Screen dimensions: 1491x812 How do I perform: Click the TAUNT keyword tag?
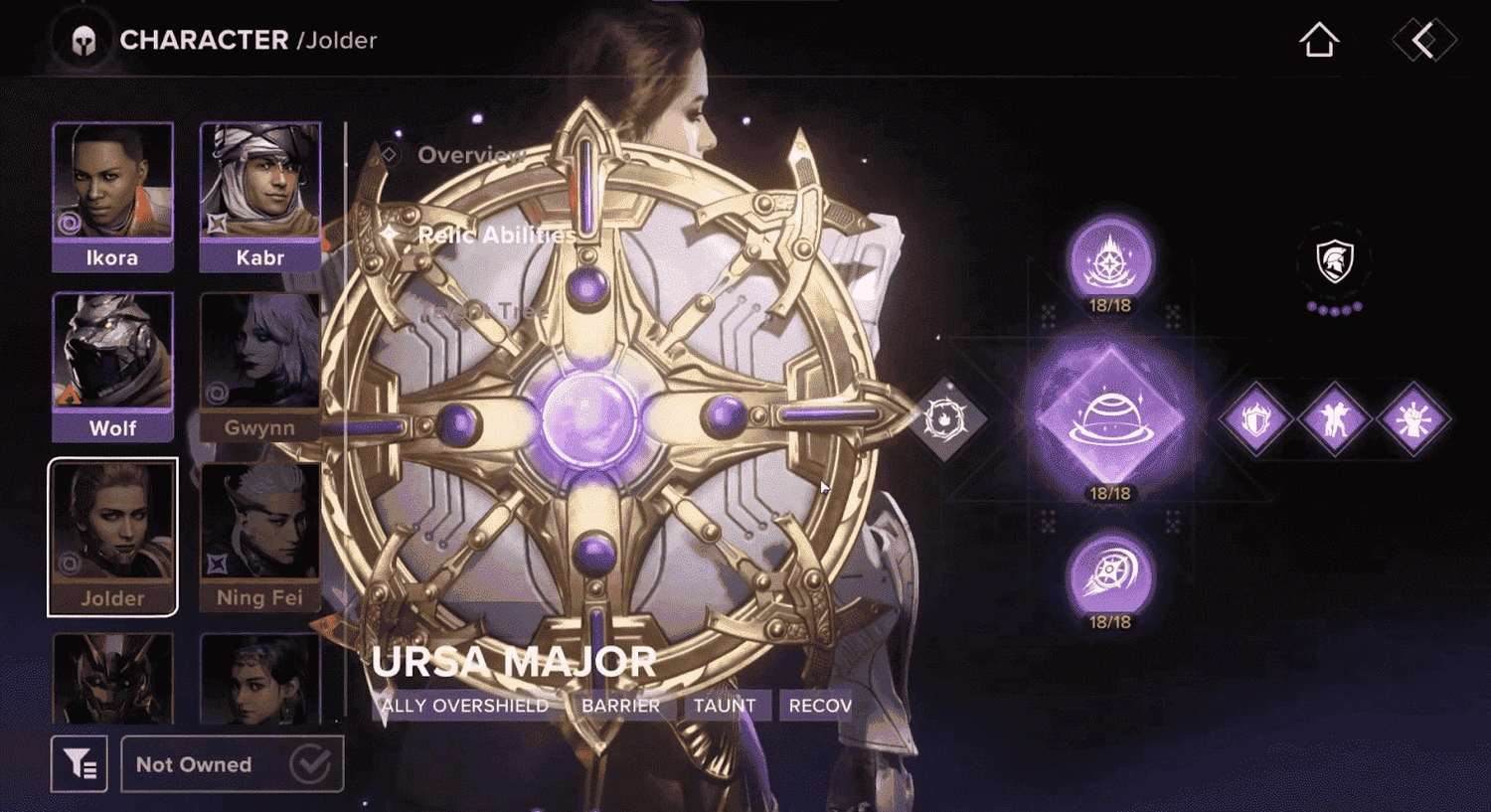727,705
